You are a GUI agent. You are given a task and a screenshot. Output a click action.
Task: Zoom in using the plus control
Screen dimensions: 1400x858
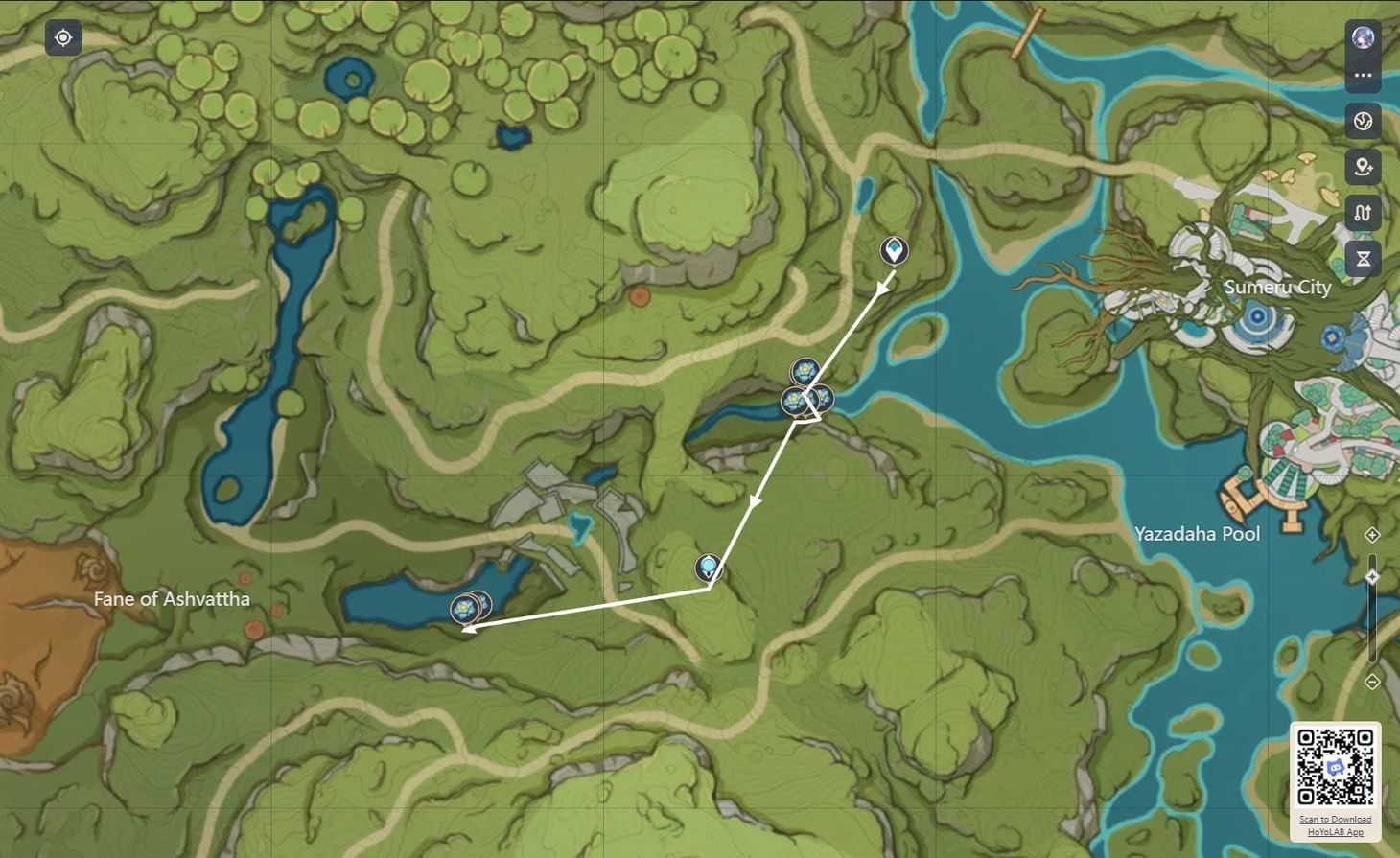tap(1373, 534)
